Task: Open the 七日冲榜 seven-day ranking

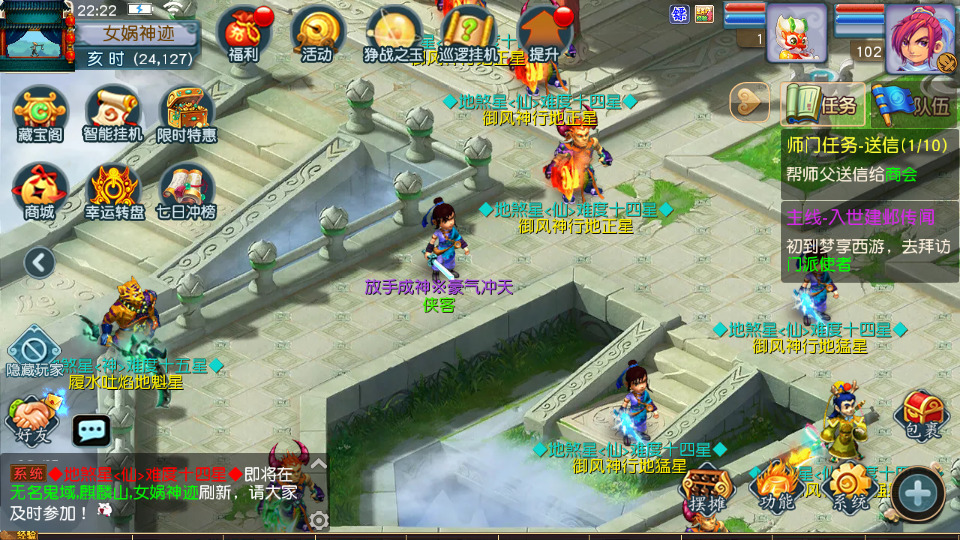Action: point(187,190)
